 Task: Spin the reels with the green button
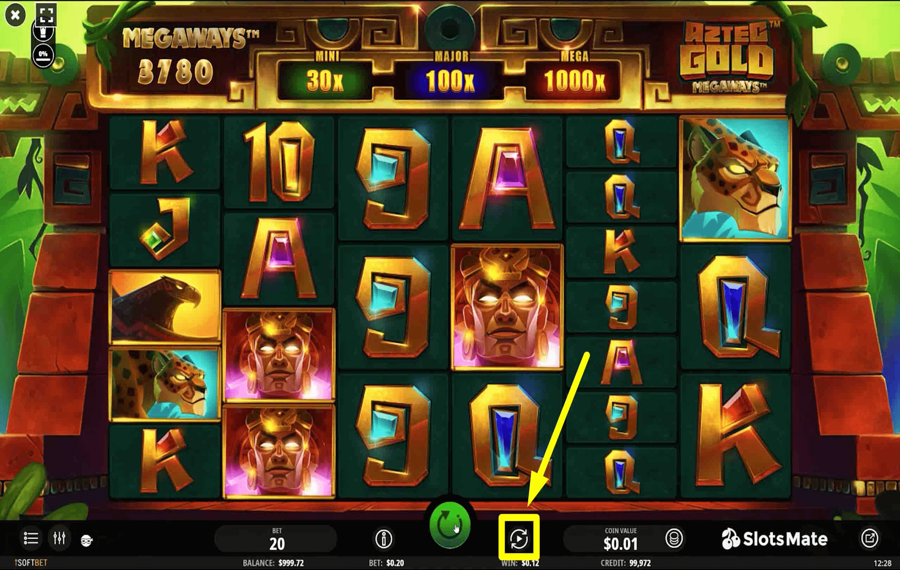coord(450,525)
